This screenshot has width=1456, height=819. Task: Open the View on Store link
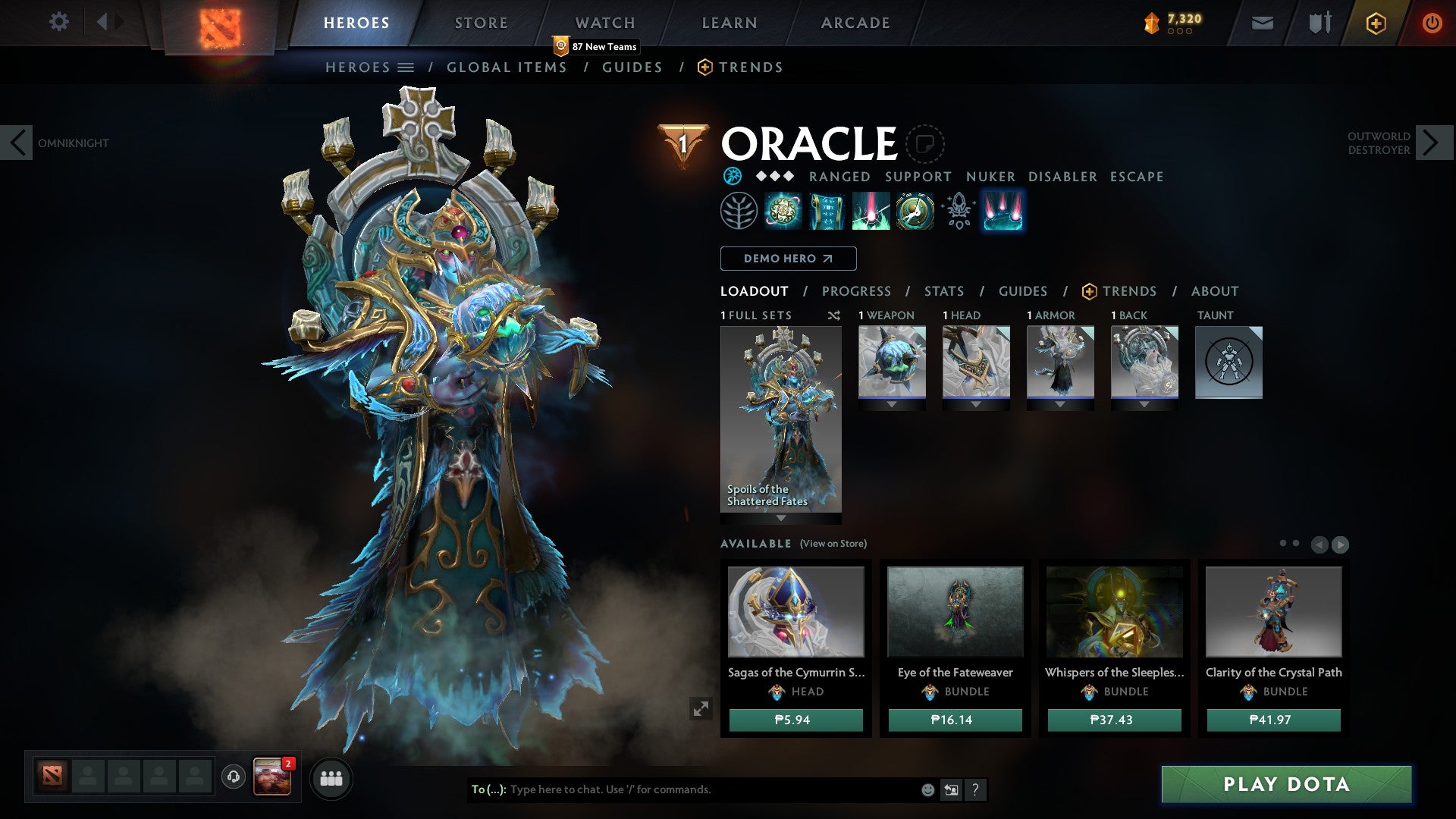pyautogui.click(x=833, y=544)
